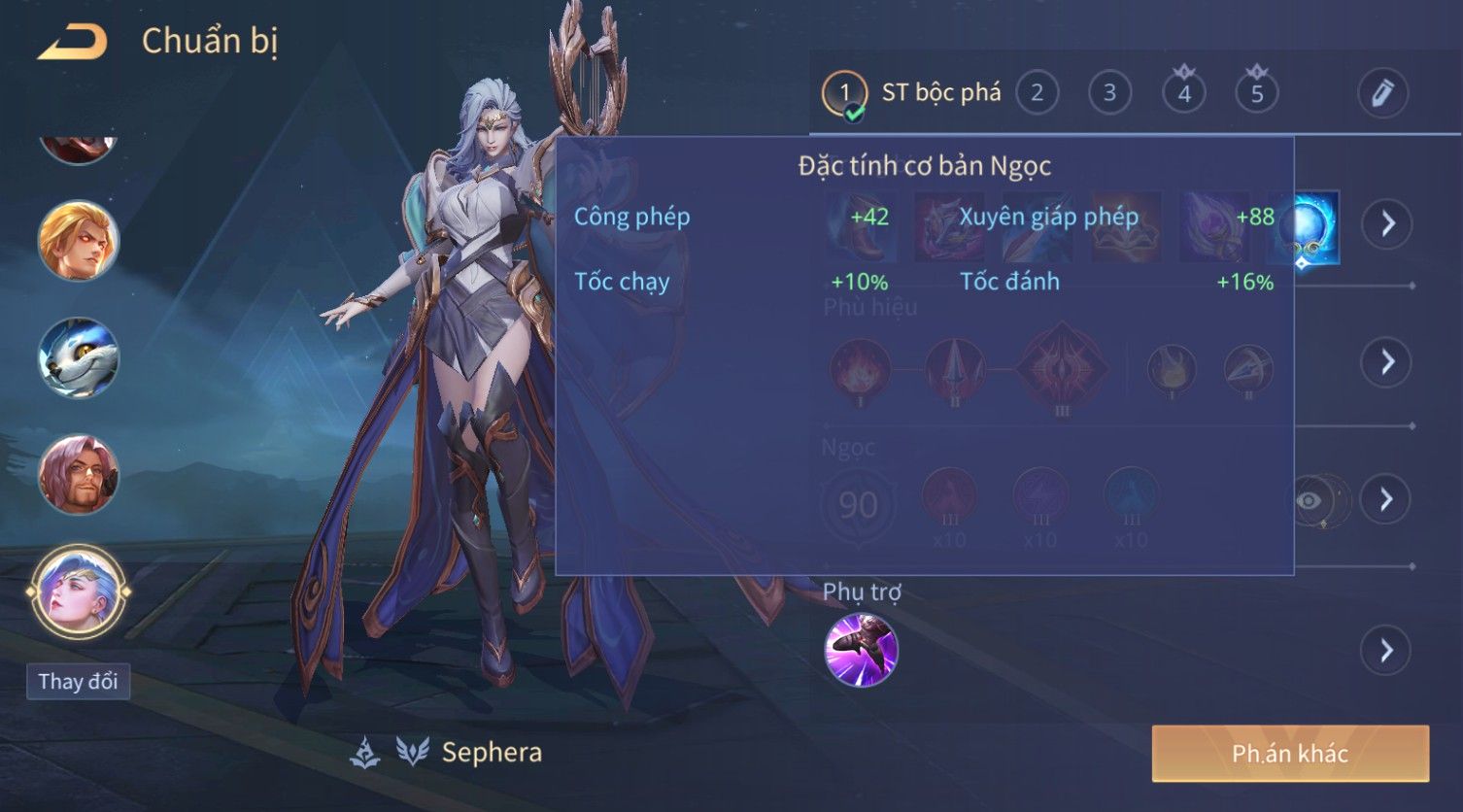Go back using the return arrow

coord(73,42)
